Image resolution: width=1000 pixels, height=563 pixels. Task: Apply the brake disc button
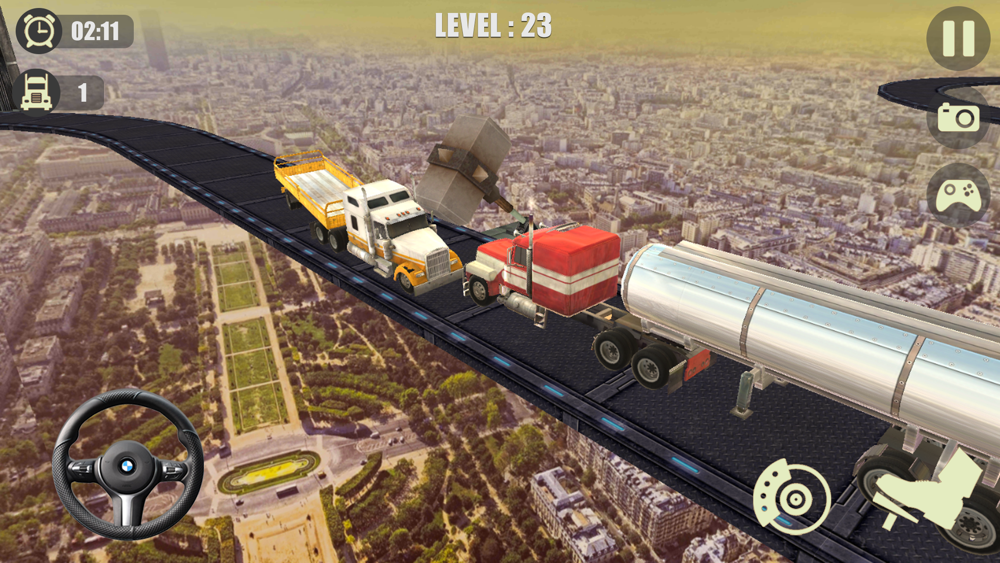pos(791,497)
